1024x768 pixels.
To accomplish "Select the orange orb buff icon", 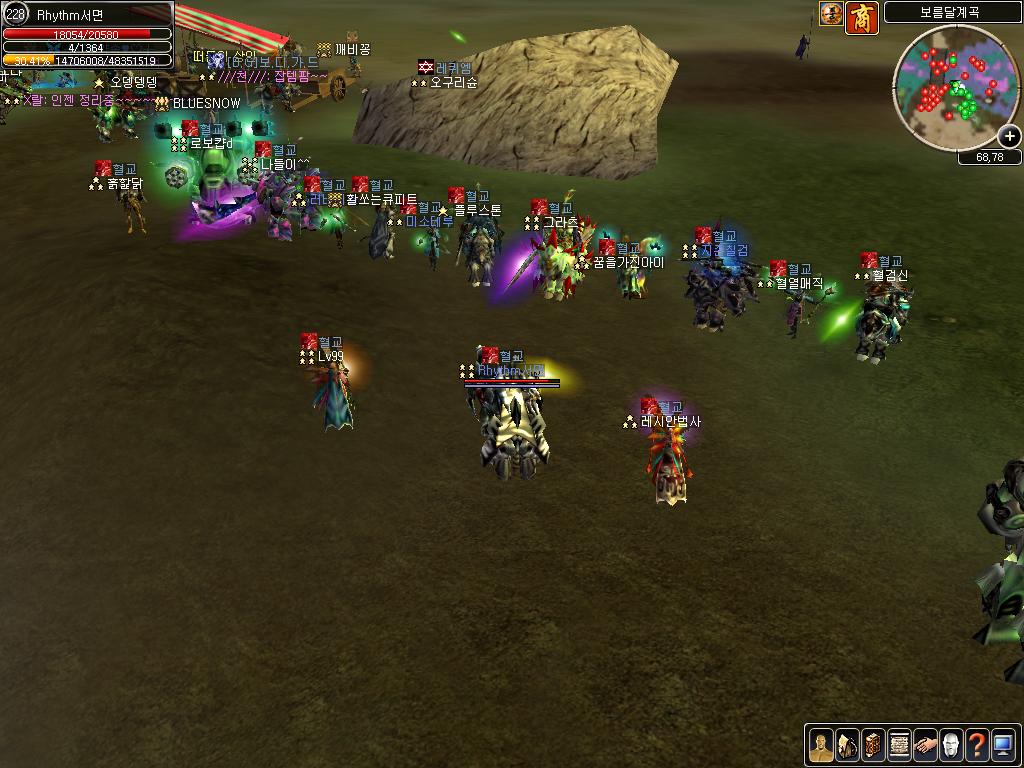I will coord(831,14).
